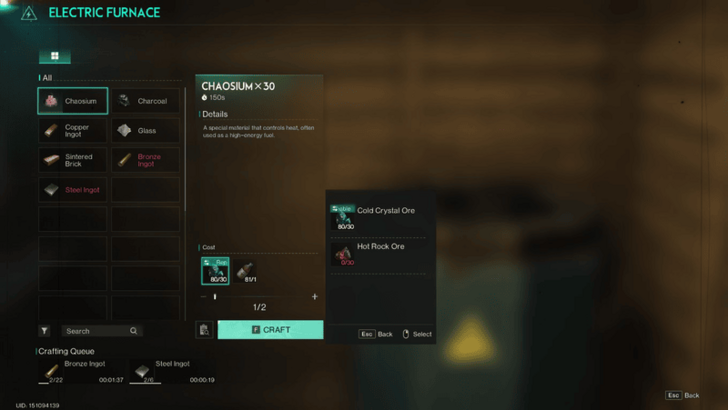Choose the Charcoal recipe
This screenshot has width=728, height=410.
(x=145, y=101)
